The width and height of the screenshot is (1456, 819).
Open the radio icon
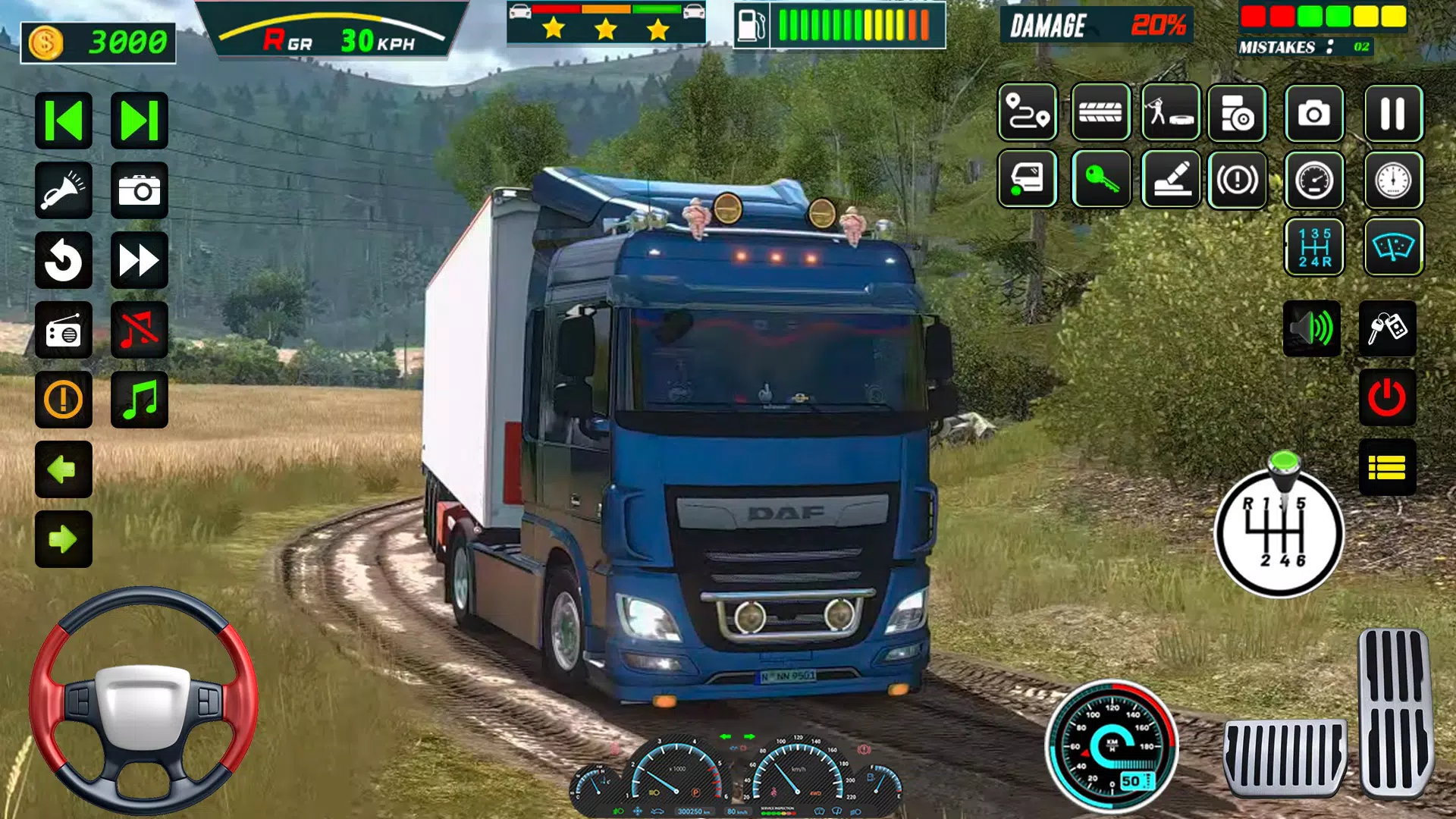pos(64,331)
